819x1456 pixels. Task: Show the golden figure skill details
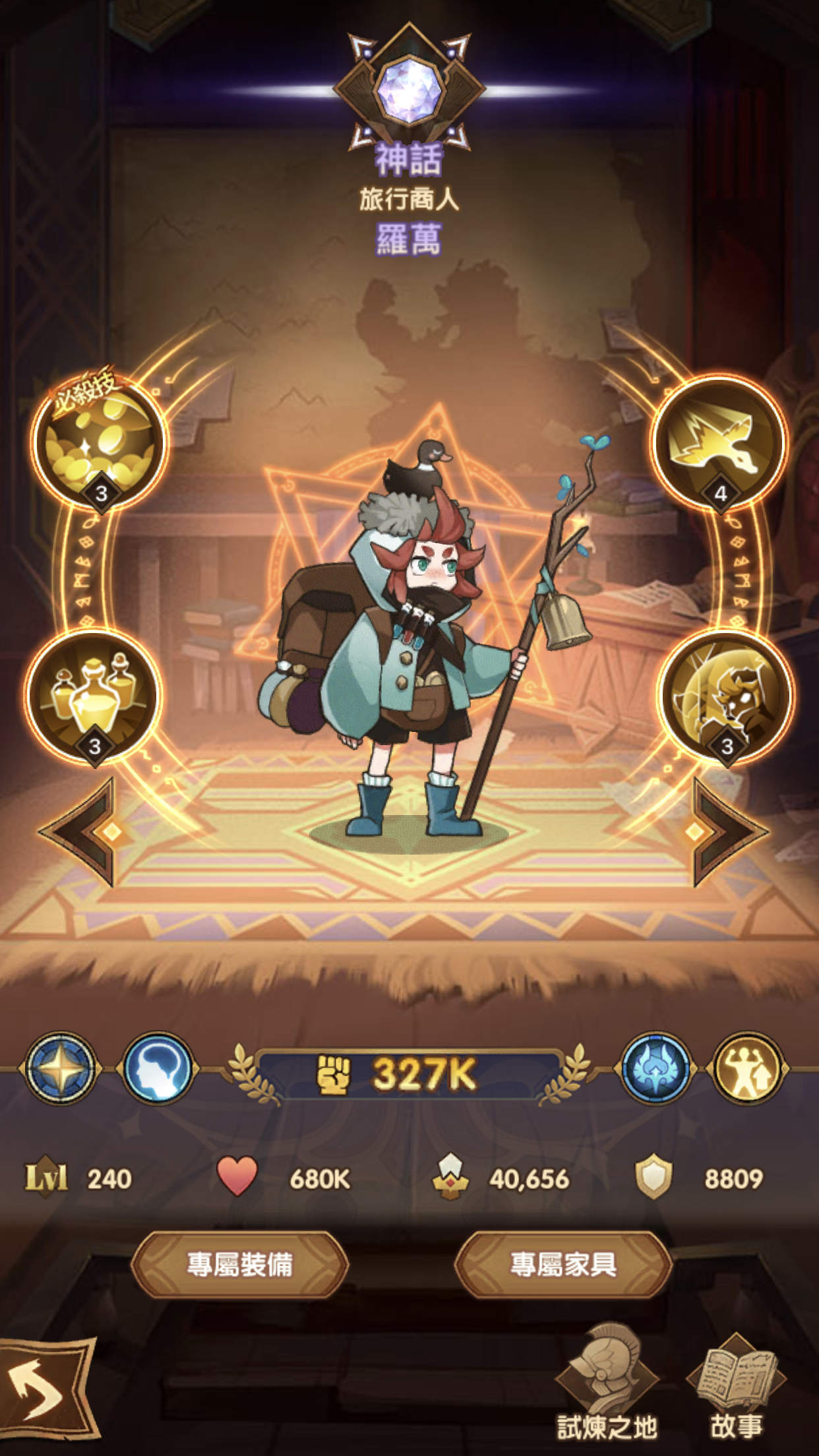725,696
